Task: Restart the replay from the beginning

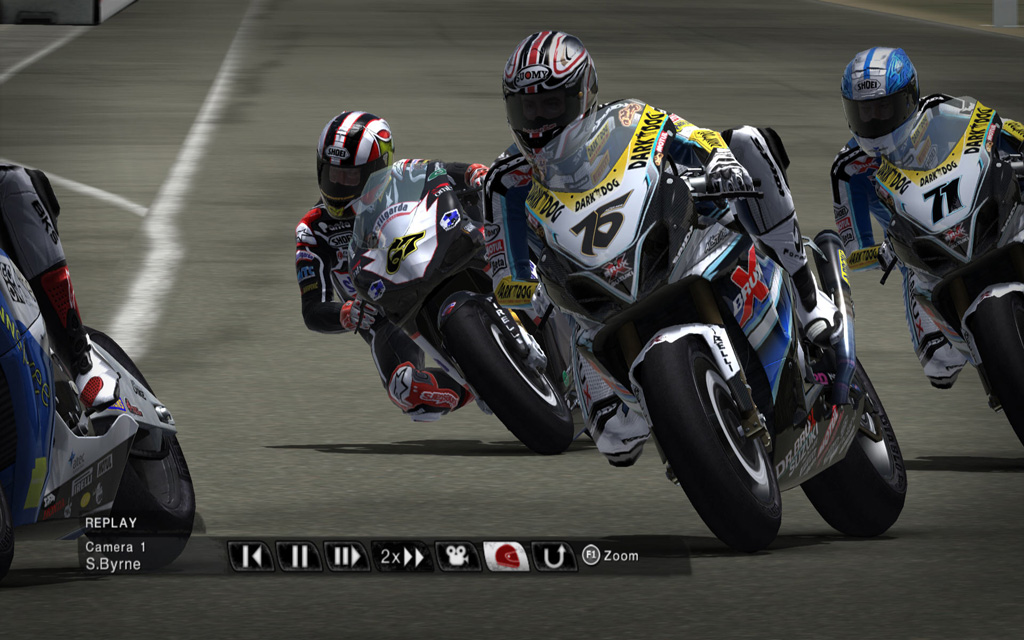Action: click(x=250, y=556)
